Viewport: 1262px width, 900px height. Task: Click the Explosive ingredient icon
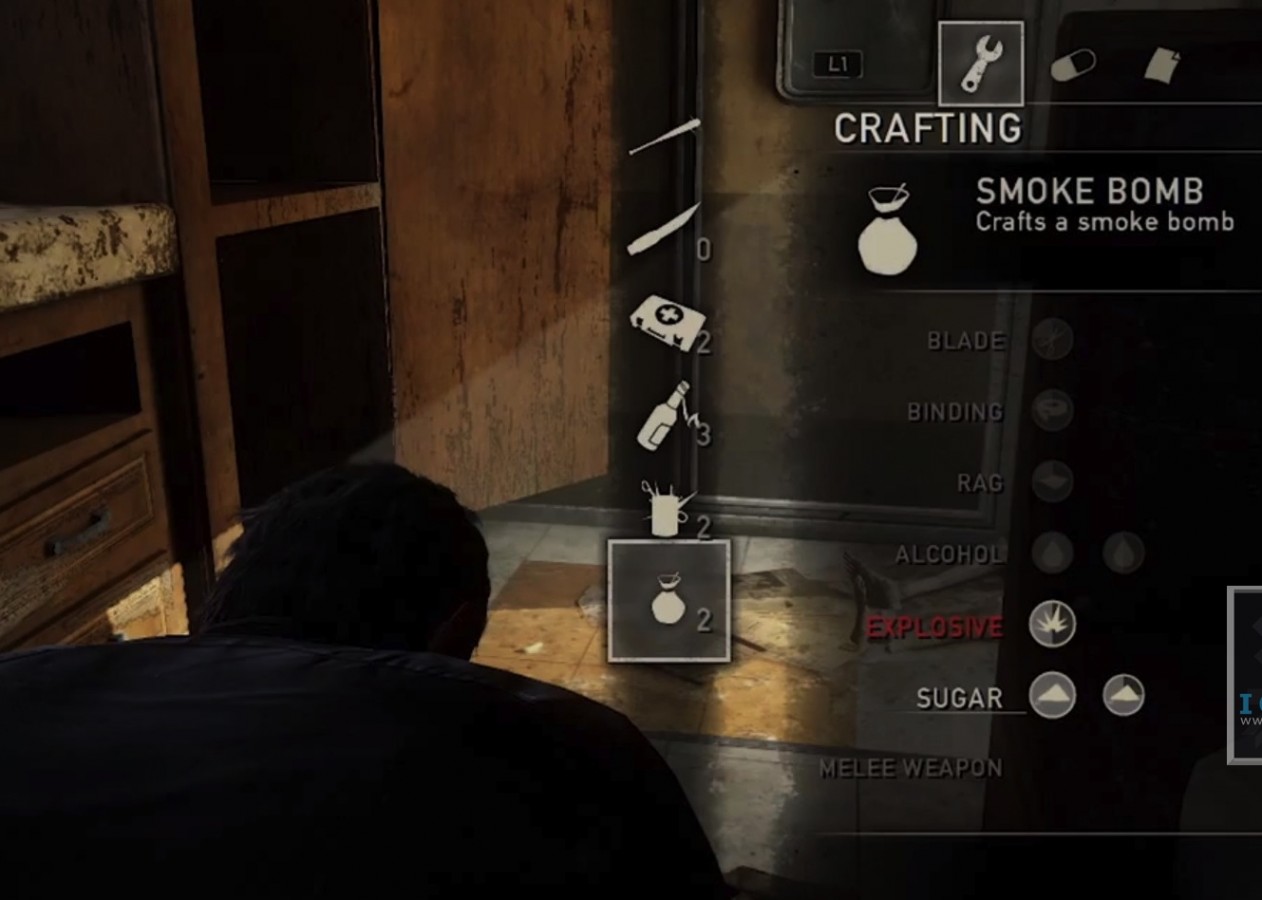click(x=1052, y=624)
